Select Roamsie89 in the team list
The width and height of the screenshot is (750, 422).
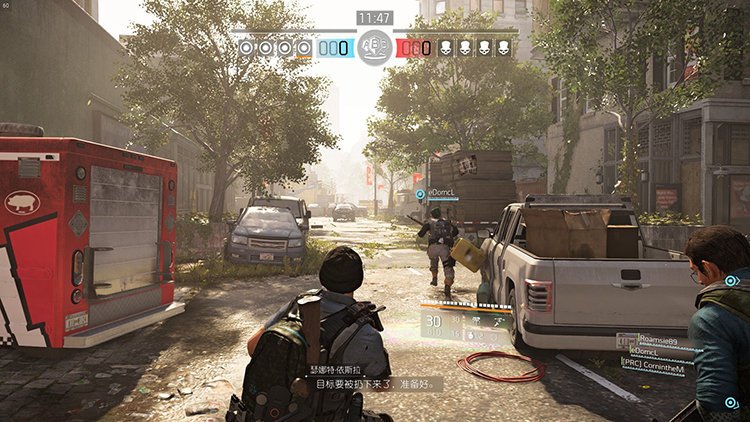point(658,341)
